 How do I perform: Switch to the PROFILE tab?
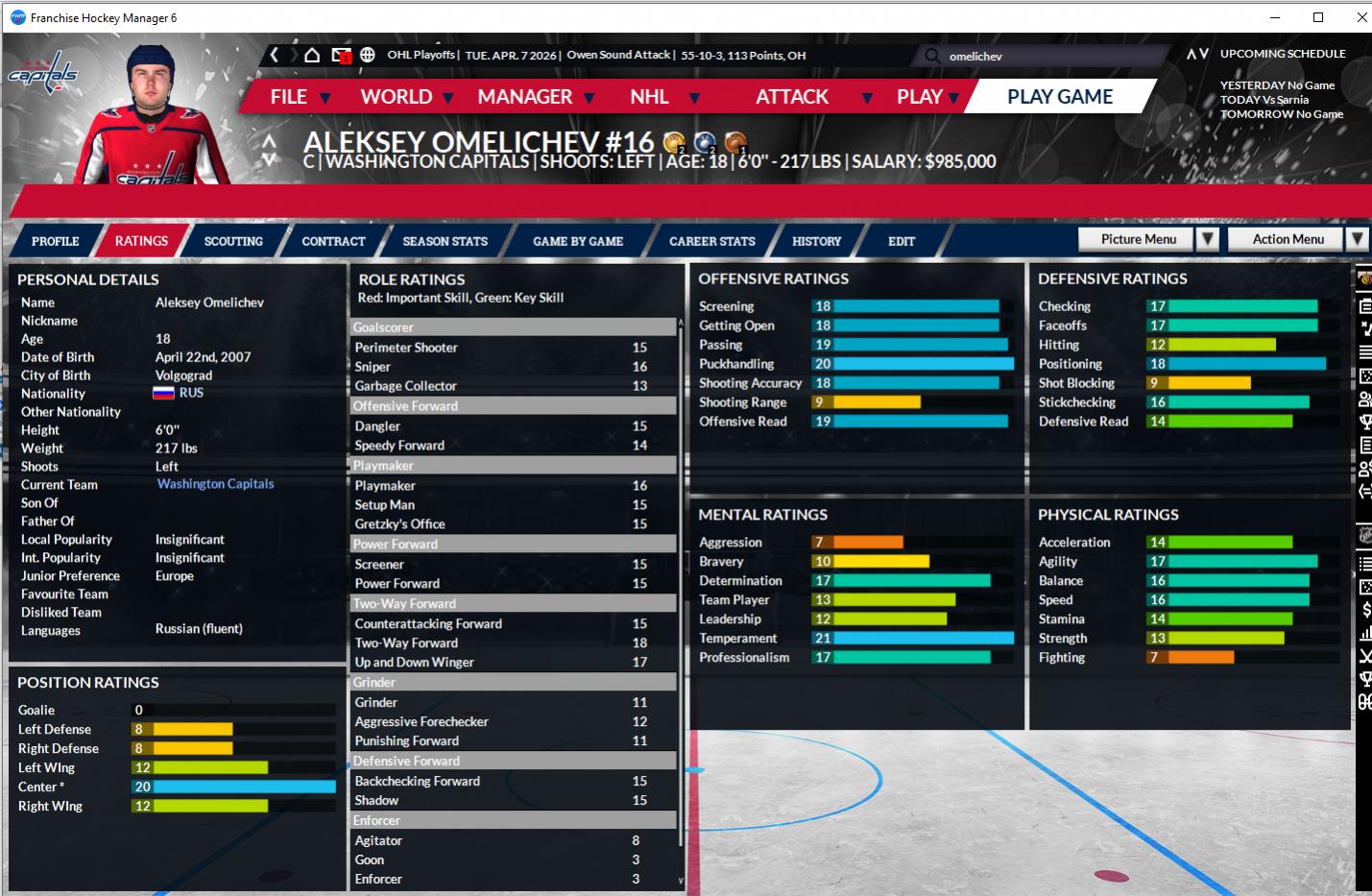click(x=55, y=241)
